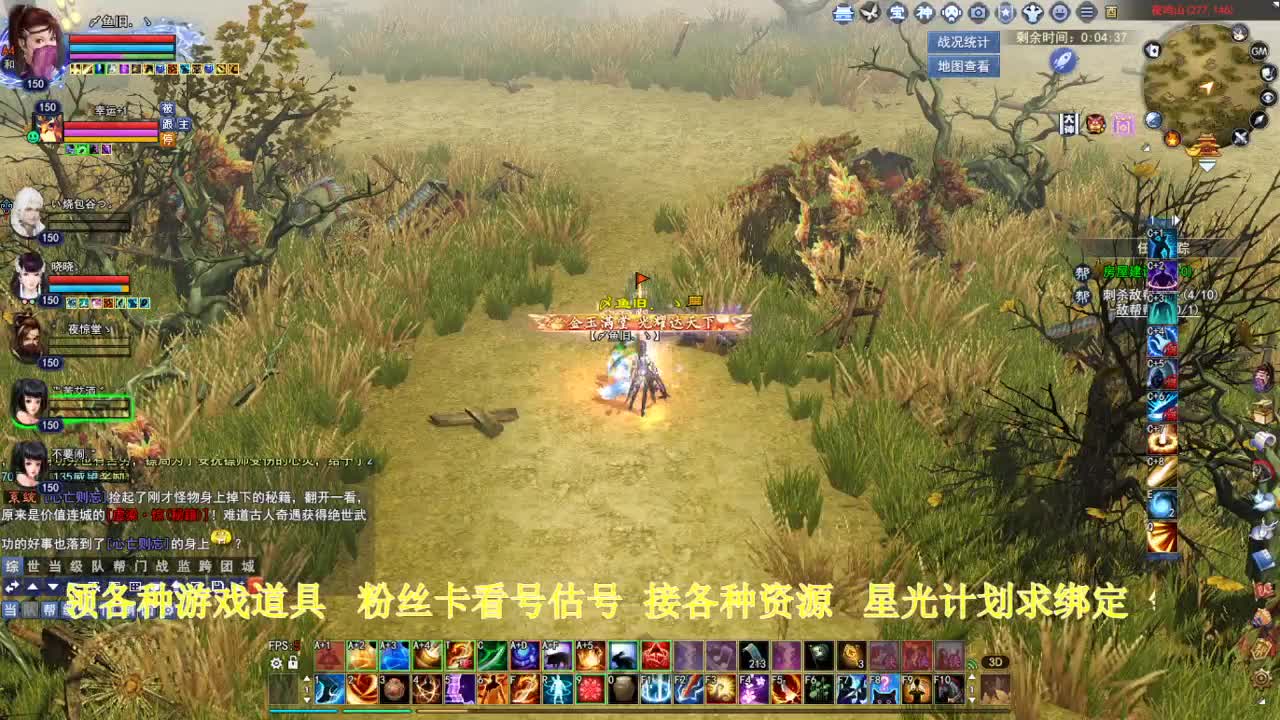Screen dimensions: 1280x720
Task: Click the GM icon on the minimap
Action: coord(1258,52)
